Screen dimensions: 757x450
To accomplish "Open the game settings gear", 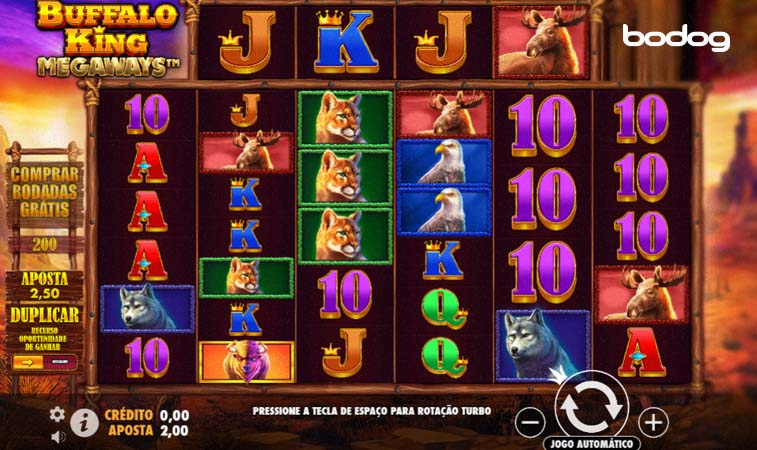I will tap(57, 414).
